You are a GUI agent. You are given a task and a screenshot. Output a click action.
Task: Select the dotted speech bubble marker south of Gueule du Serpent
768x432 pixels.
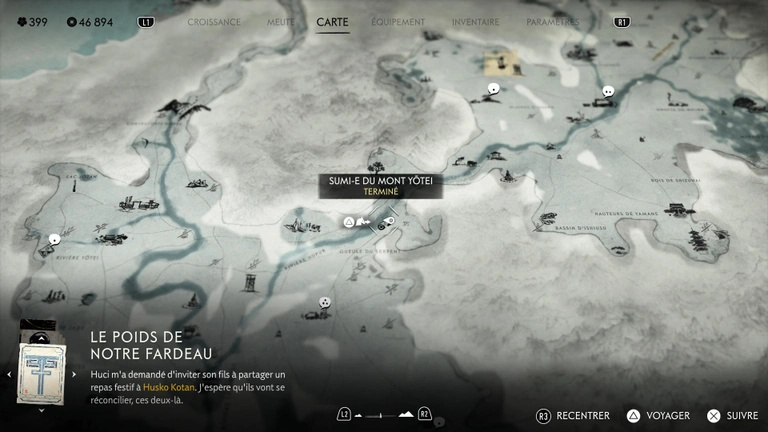pos(324,302)
